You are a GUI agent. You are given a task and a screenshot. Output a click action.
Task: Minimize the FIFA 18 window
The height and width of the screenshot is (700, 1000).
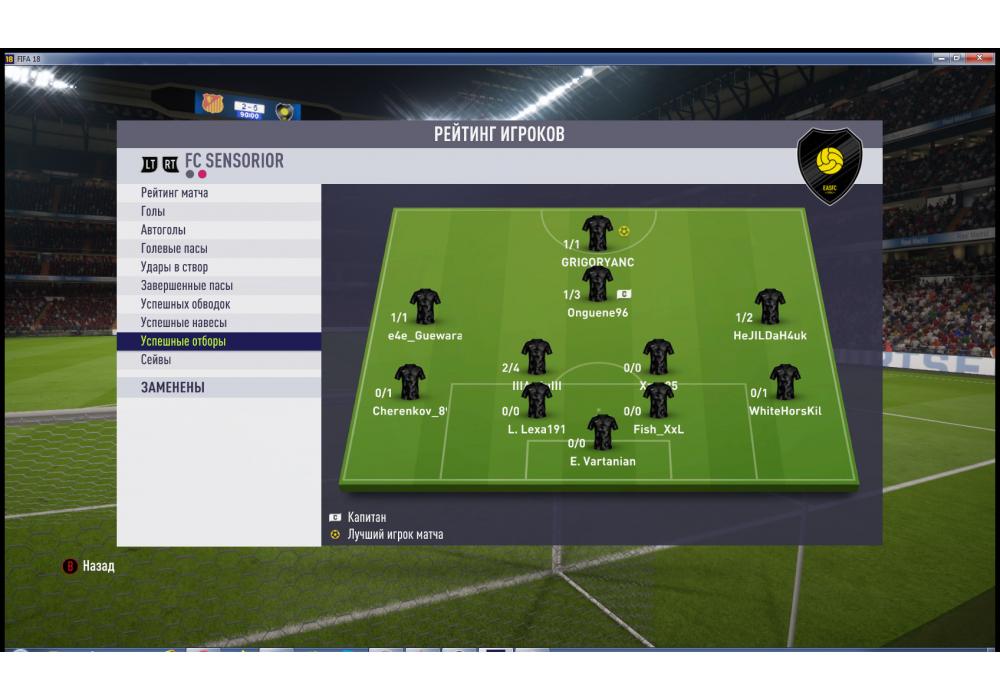pyautogui.click(x=942, y=59)
